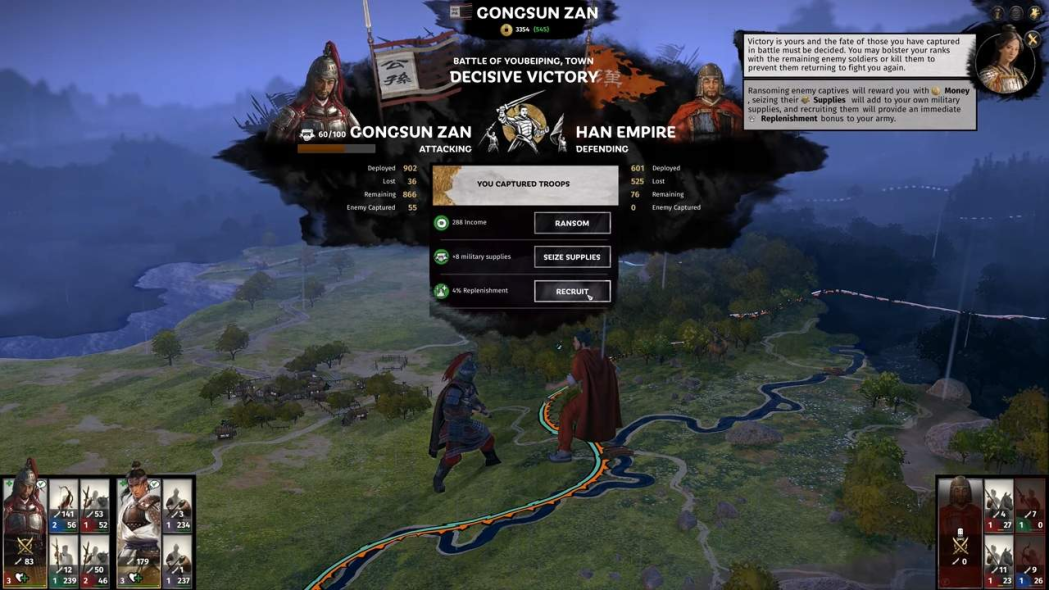Close the advisor message
1050x590 pixels.
(1032, 40)
